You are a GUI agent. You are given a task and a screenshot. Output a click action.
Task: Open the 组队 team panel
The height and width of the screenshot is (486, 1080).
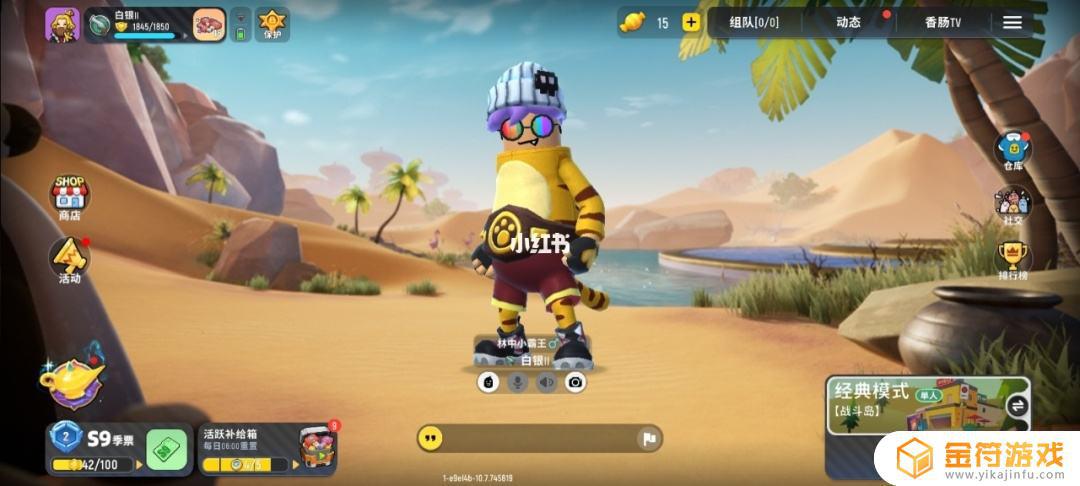(754, 22)
